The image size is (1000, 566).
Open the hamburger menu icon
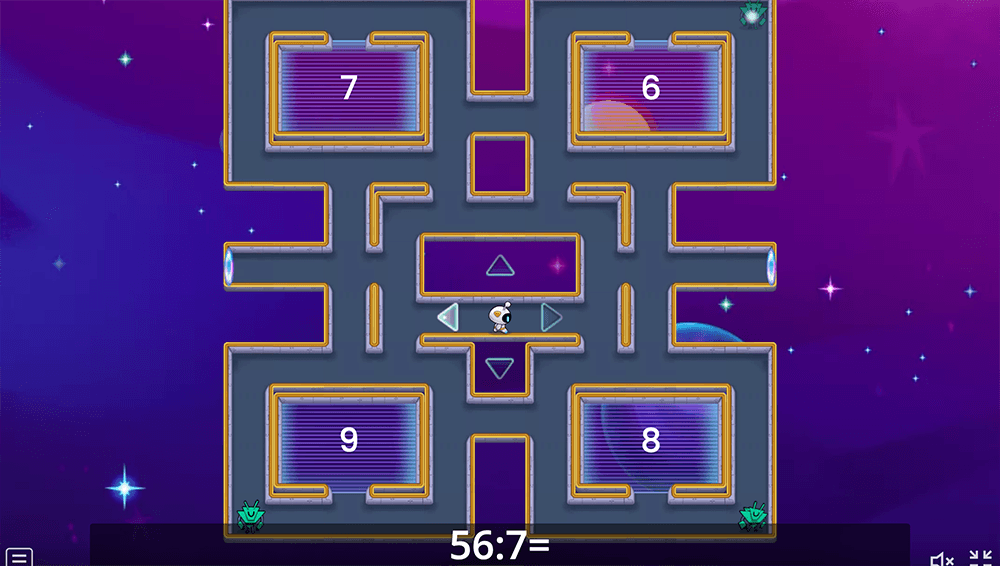(19, 557)
